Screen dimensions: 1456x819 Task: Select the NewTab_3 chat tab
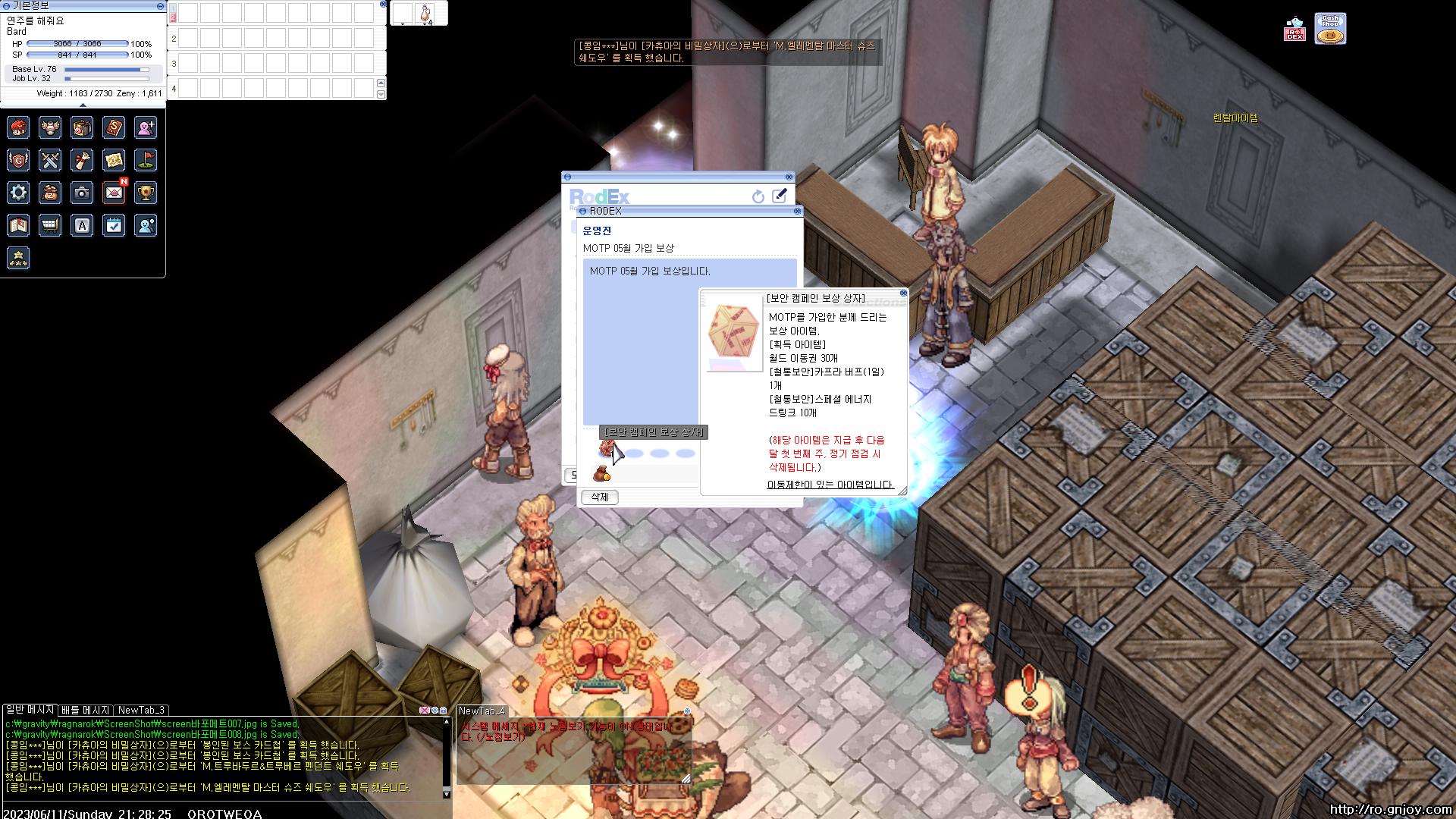tap(141, 711)
